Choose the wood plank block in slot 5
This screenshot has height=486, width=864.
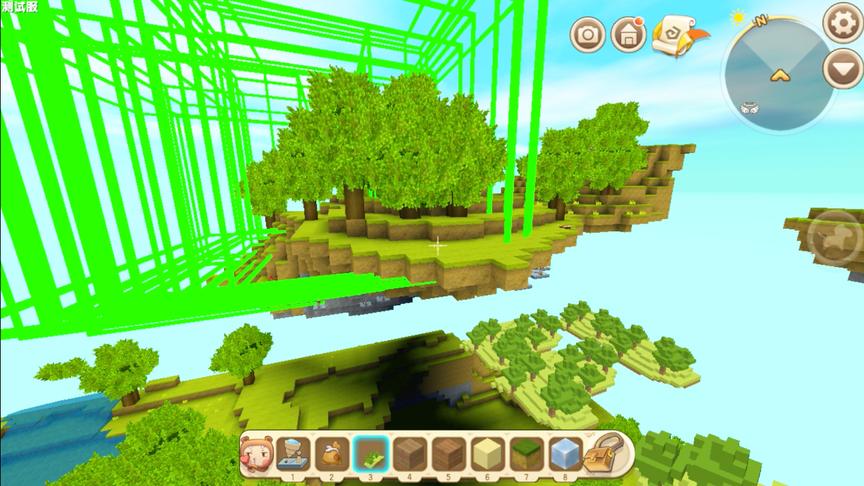click(x=448, y=454)
